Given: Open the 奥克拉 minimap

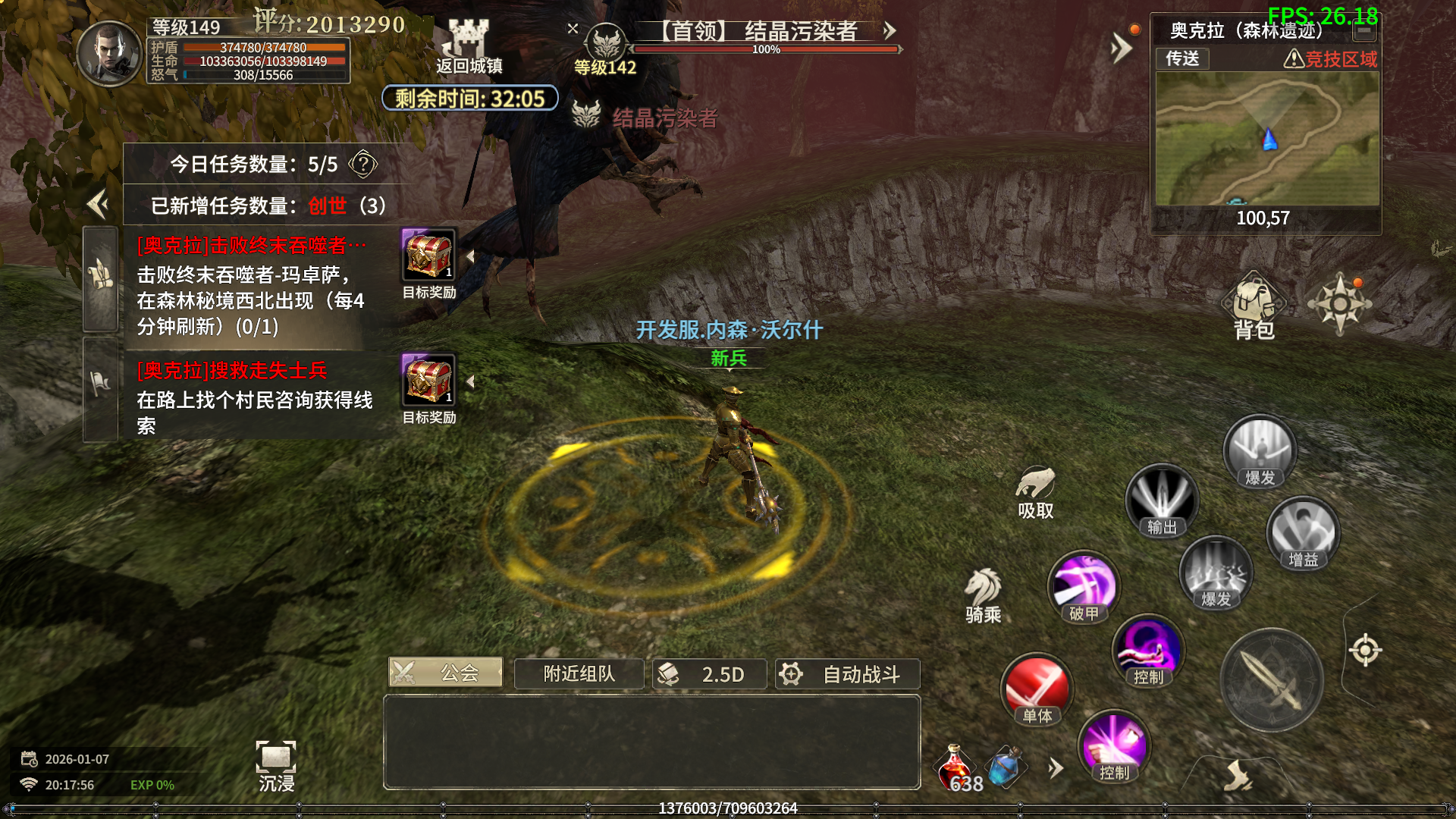Looking at the screenshot, I should (x=1266, y=139).
